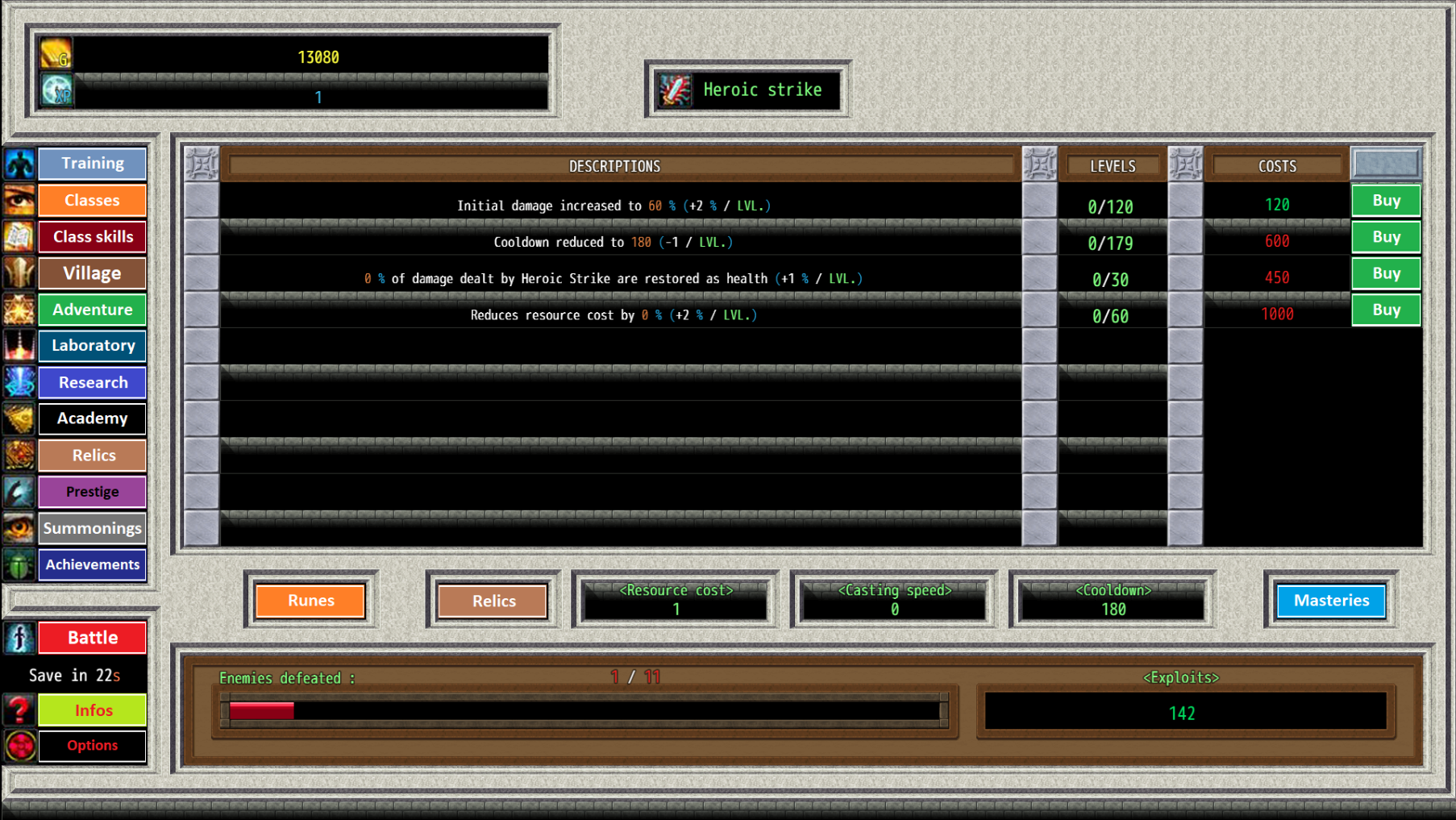Open Options via the red orb icon
This screenshot has width=1456, height=820.
point(19,746)
